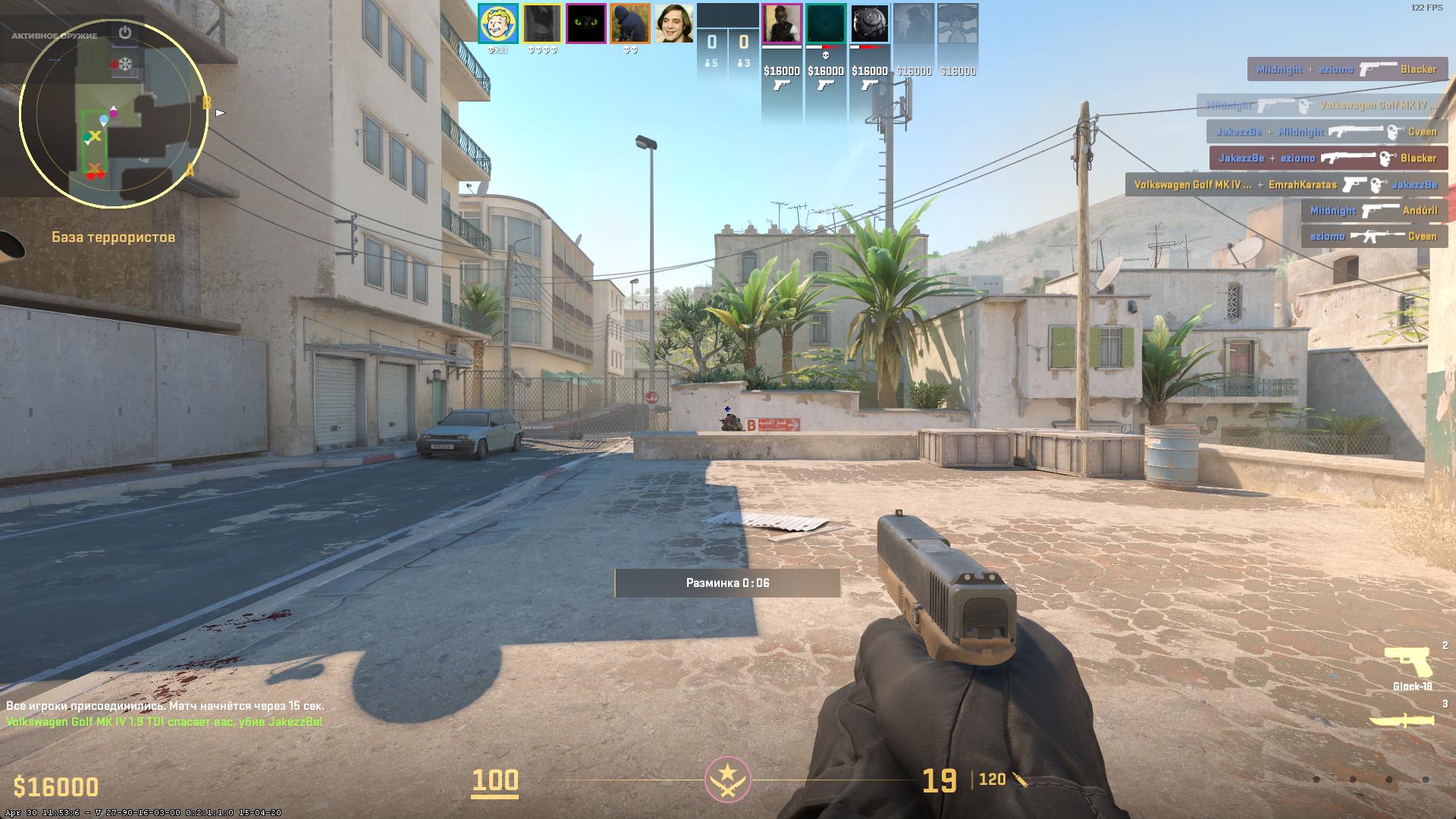Viewport: 1456px width, 819px height.
Task: Click the top killfeed entry with Blacker
Action: tap(1348, 69)
